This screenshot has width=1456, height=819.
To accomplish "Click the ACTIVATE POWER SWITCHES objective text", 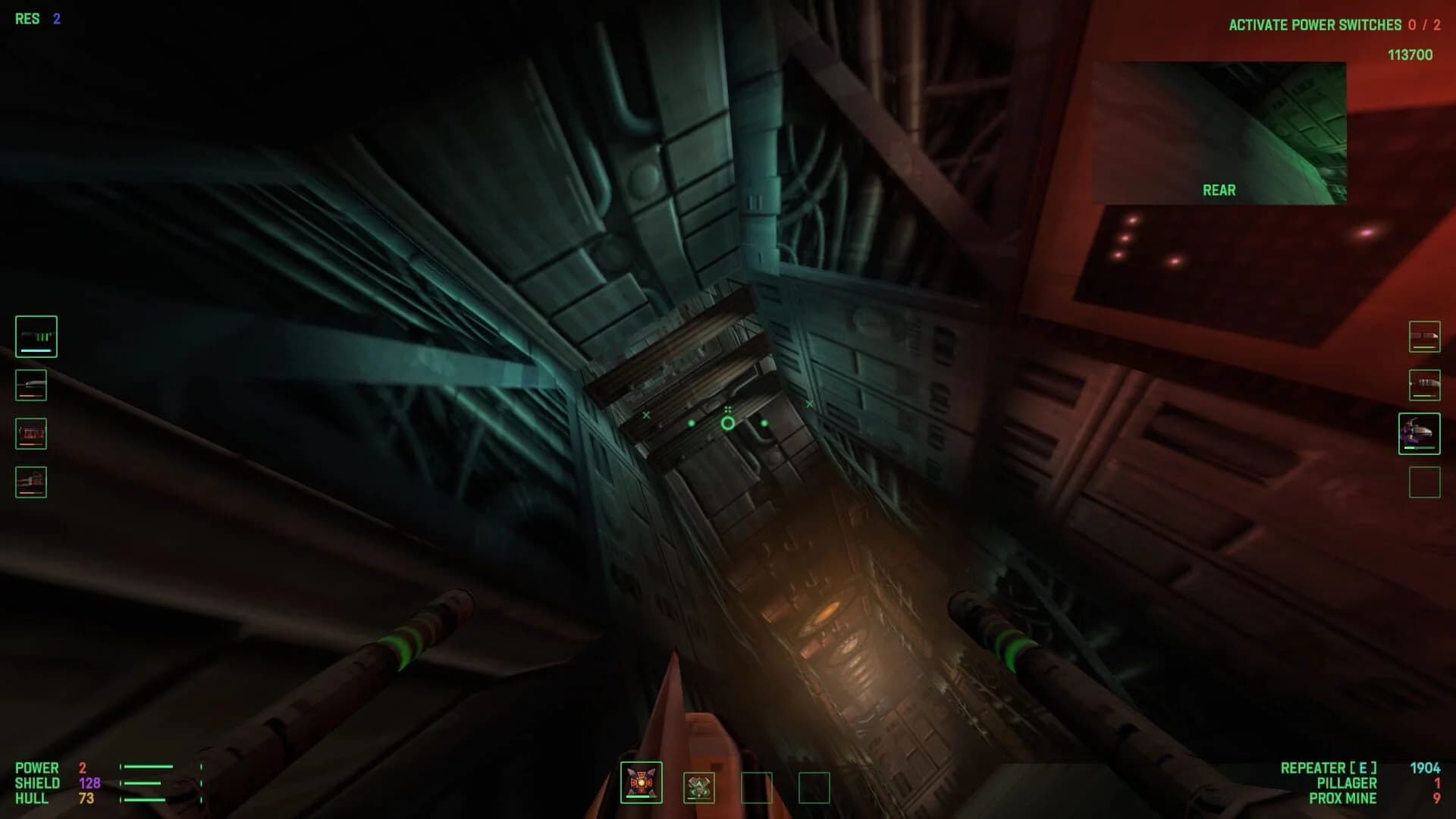I will (x=1316, y=25).
